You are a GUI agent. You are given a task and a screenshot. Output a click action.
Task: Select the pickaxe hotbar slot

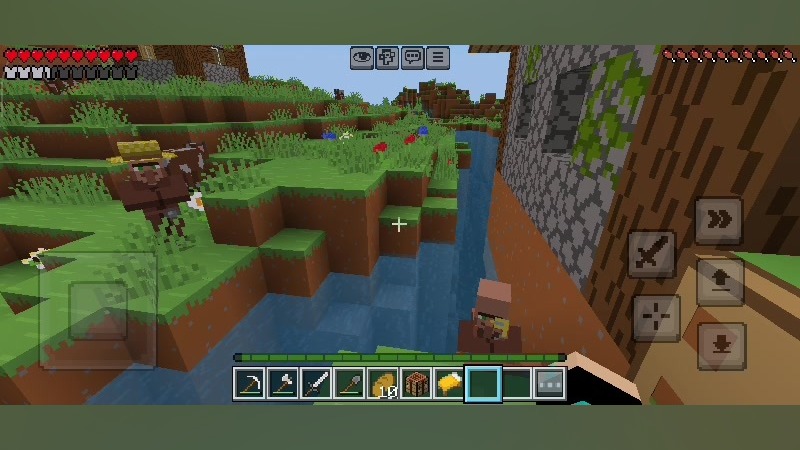[249, 383]
